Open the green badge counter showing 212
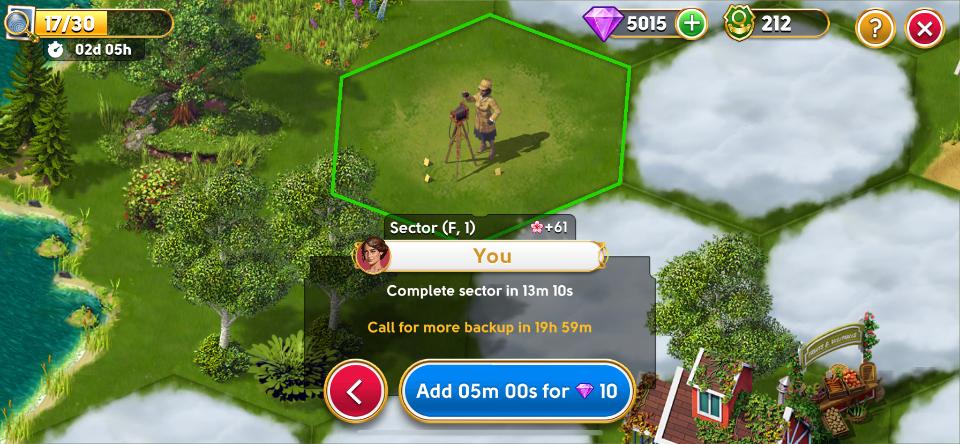This screenshot has width=960, height=444. point(776,23)
